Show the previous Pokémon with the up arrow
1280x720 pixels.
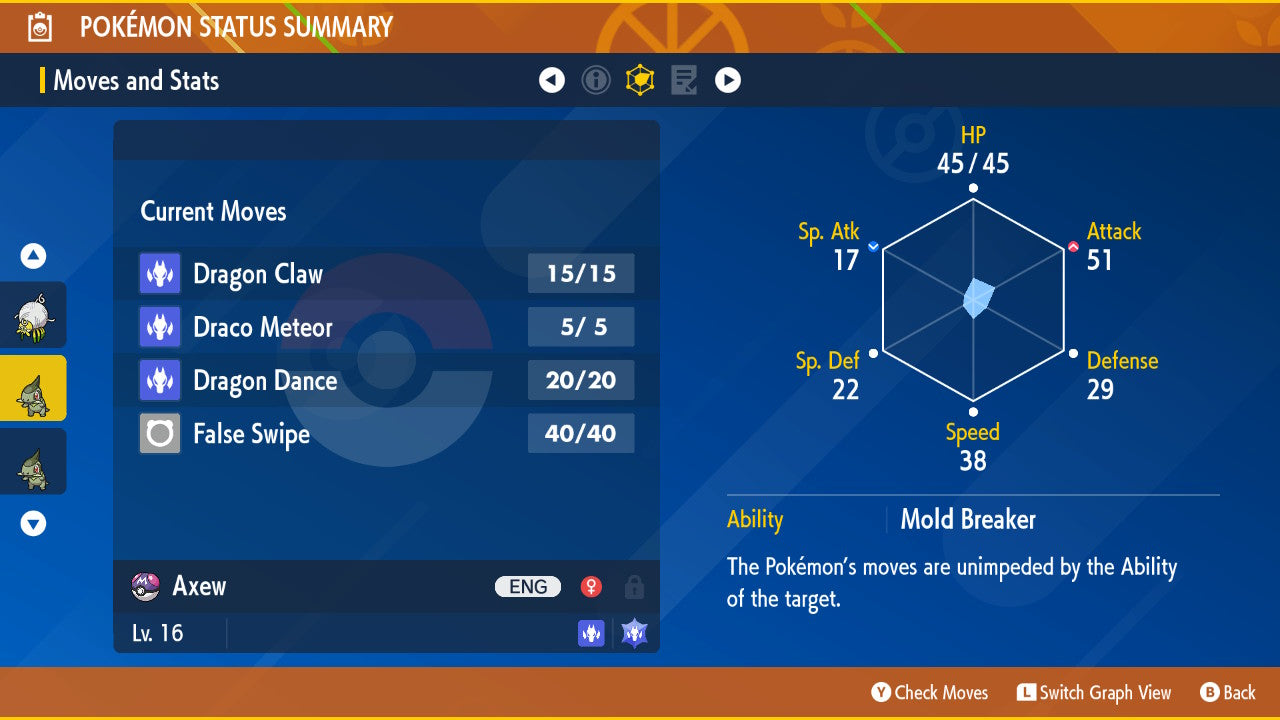[x=33, y=257]
